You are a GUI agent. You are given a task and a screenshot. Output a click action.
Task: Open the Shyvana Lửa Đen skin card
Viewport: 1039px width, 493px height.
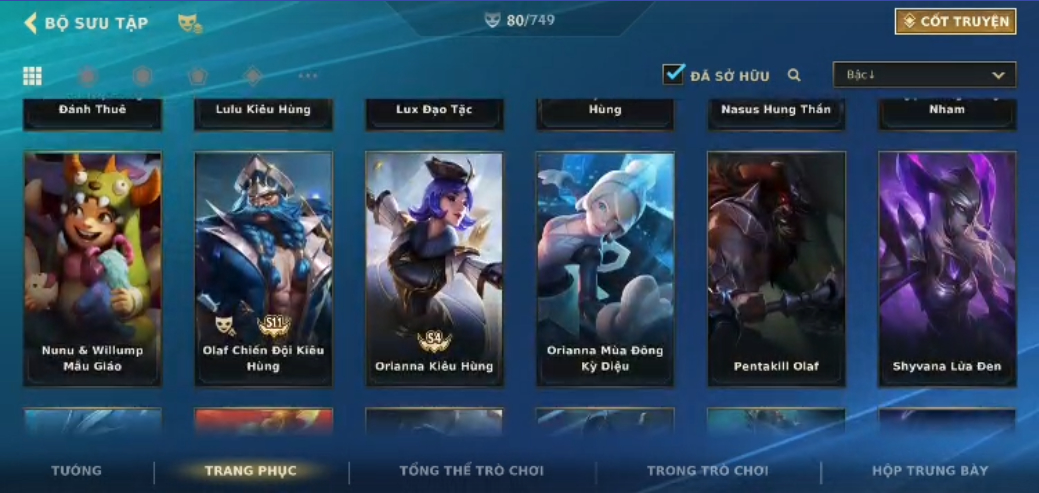tap(947, 268)
